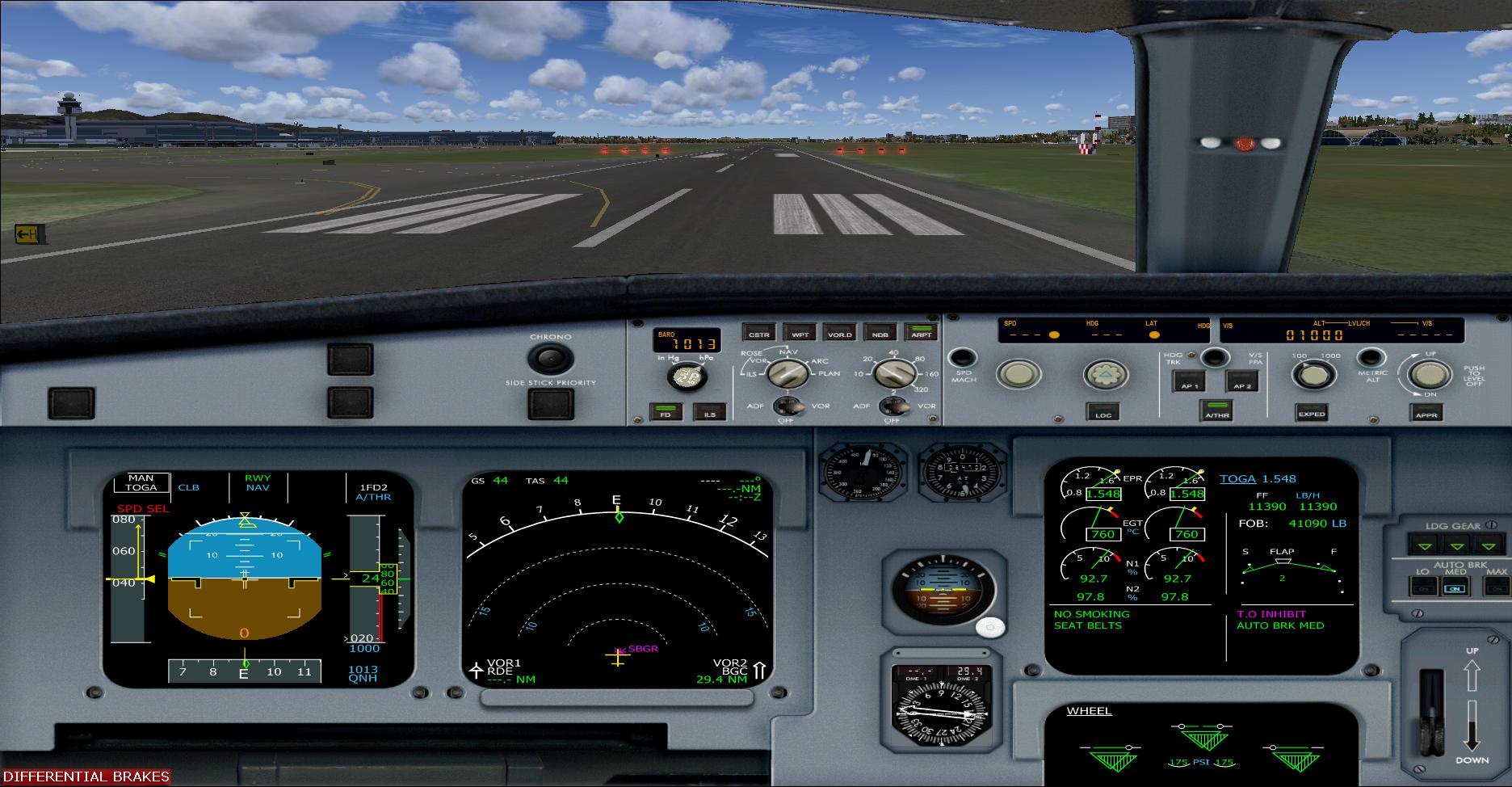
Task: Toggle the FD flight director off
Action: tap(666, 412)
